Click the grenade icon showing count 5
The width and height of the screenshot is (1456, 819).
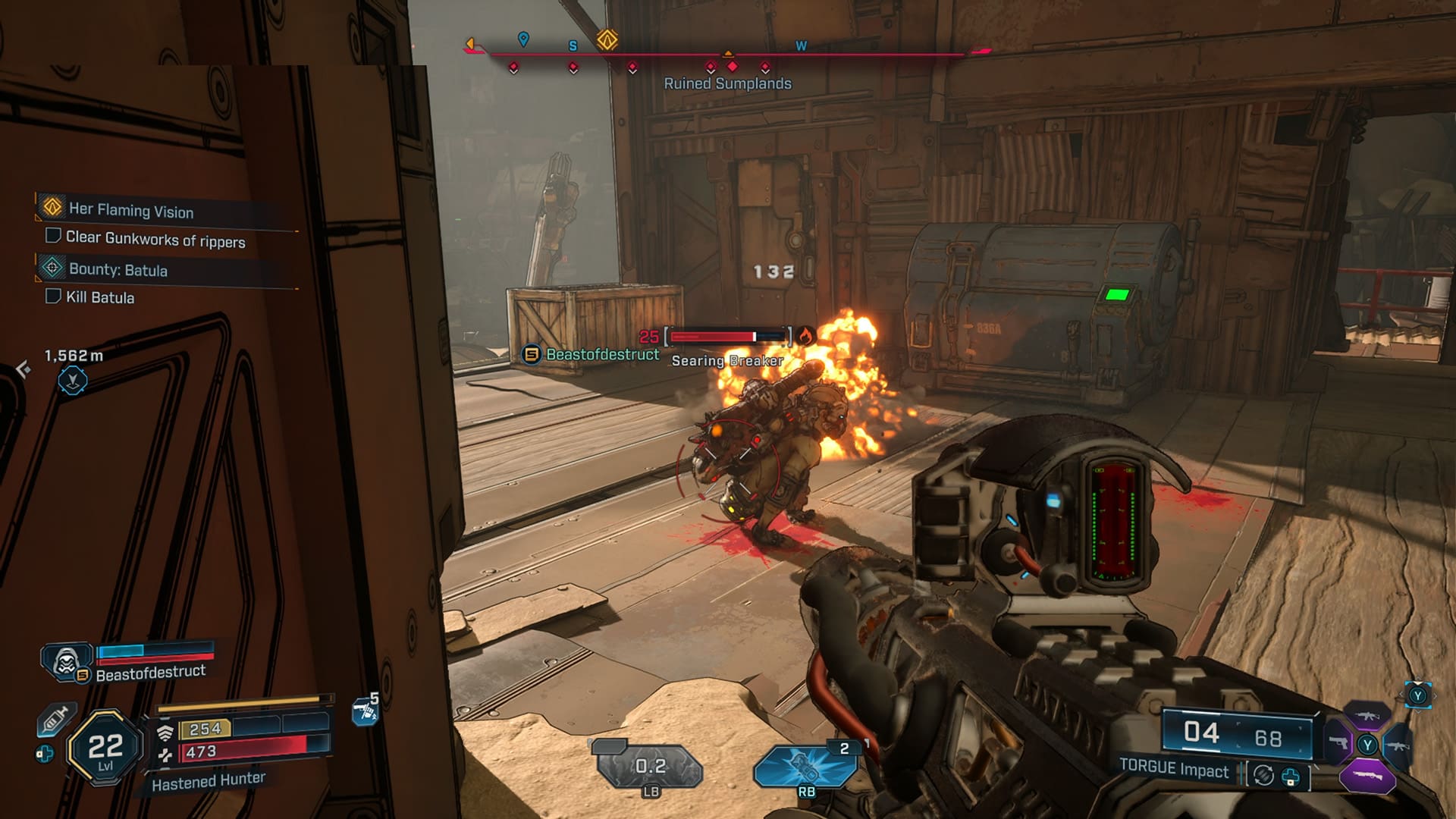pyautogui.click(x=362, y=709)
